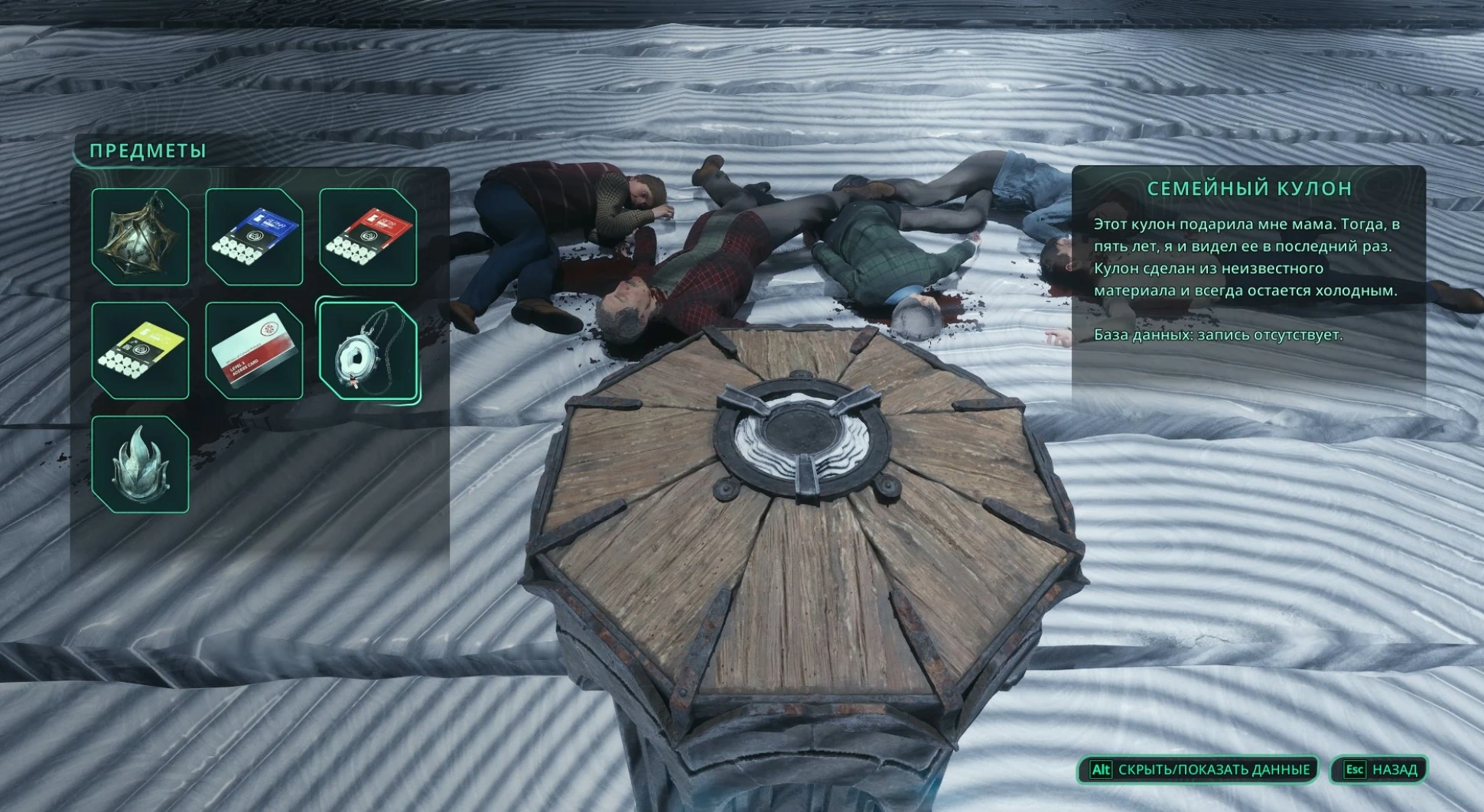This screenshot has width=1484, height=812.
Task: Select the silver flame crystal item
Action: pos(140,464)
